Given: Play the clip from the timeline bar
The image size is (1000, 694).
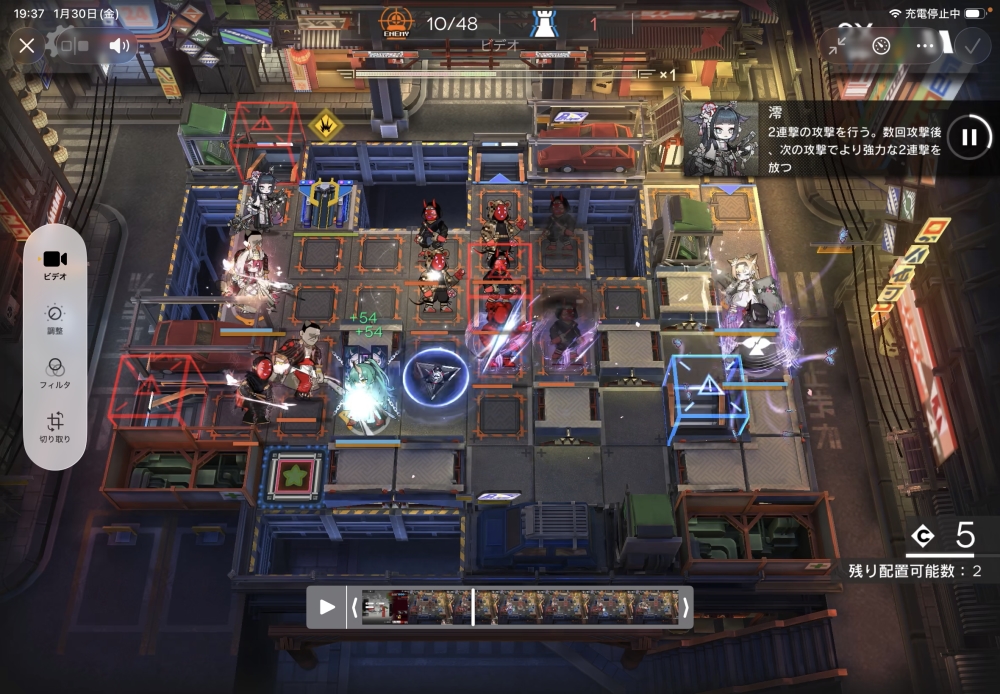Looking at the screenshot, I should point(327,606).
